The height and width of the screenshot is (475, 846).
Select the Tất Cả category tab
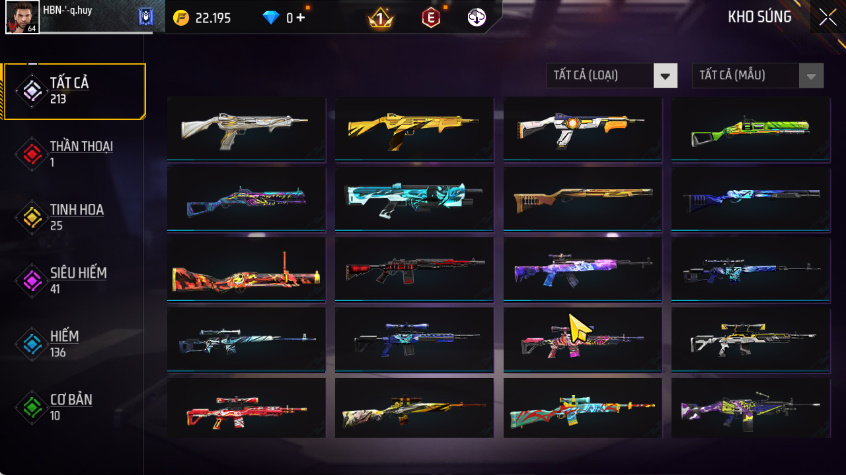tap(74, 91)
